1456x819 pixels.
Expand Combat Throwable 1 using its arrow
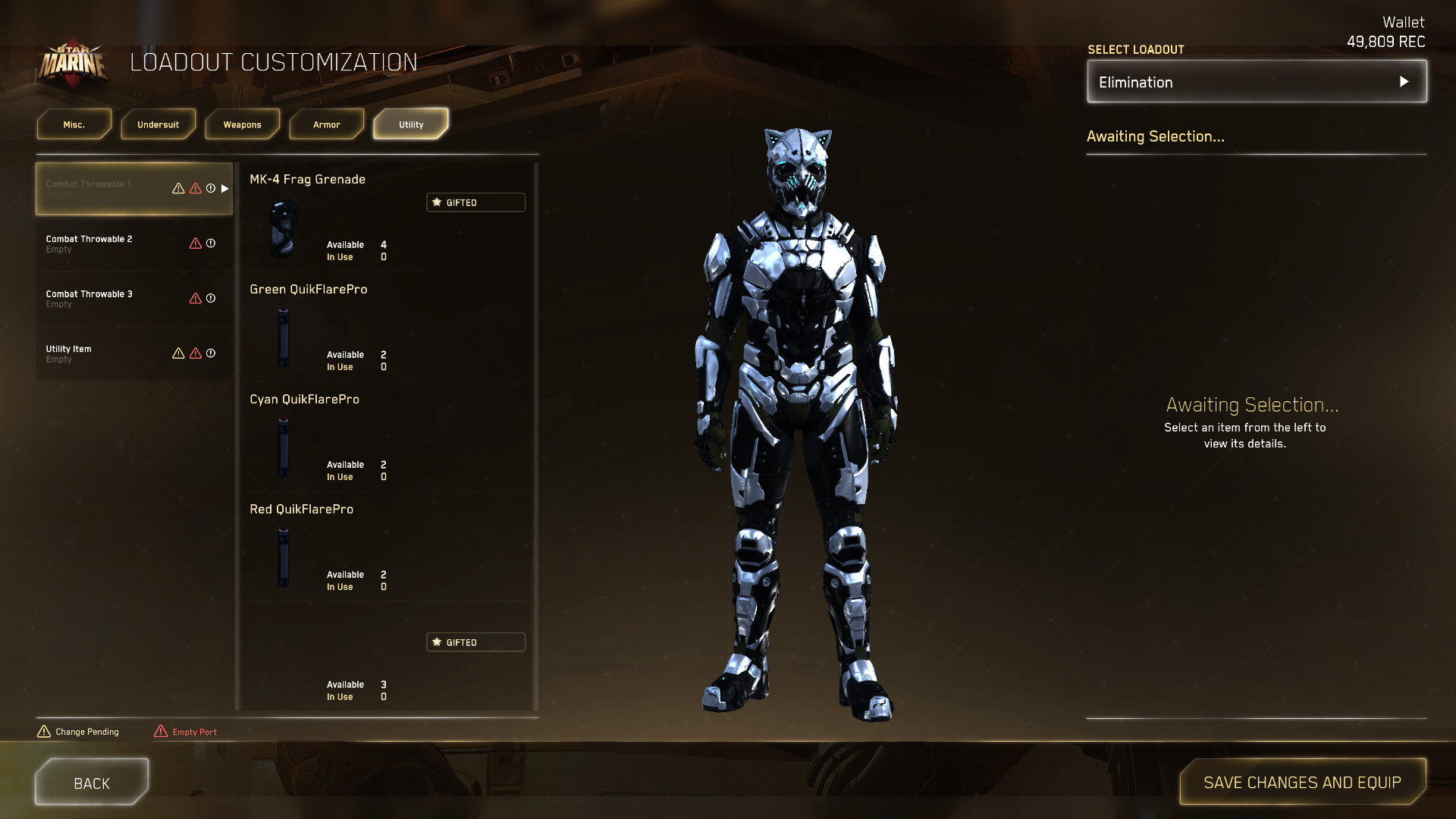tap(224, 190)
